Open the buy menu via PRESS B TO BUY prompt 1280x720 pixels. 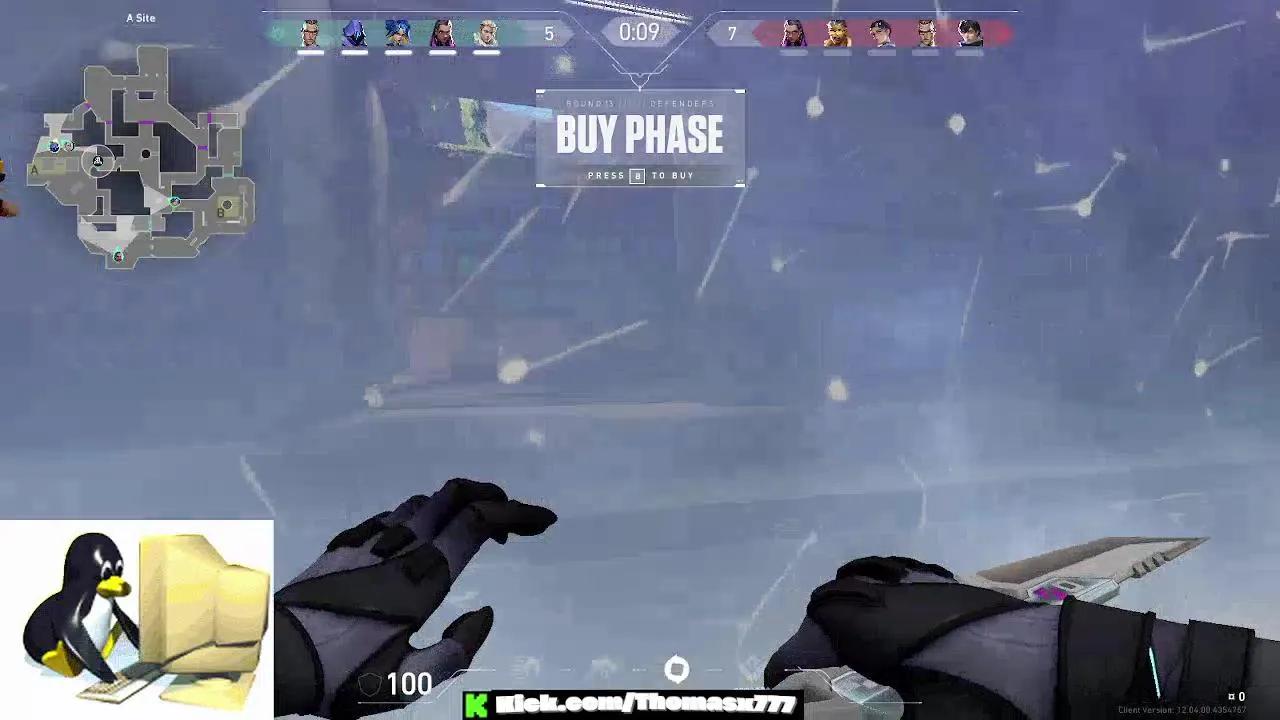point(640,175)
